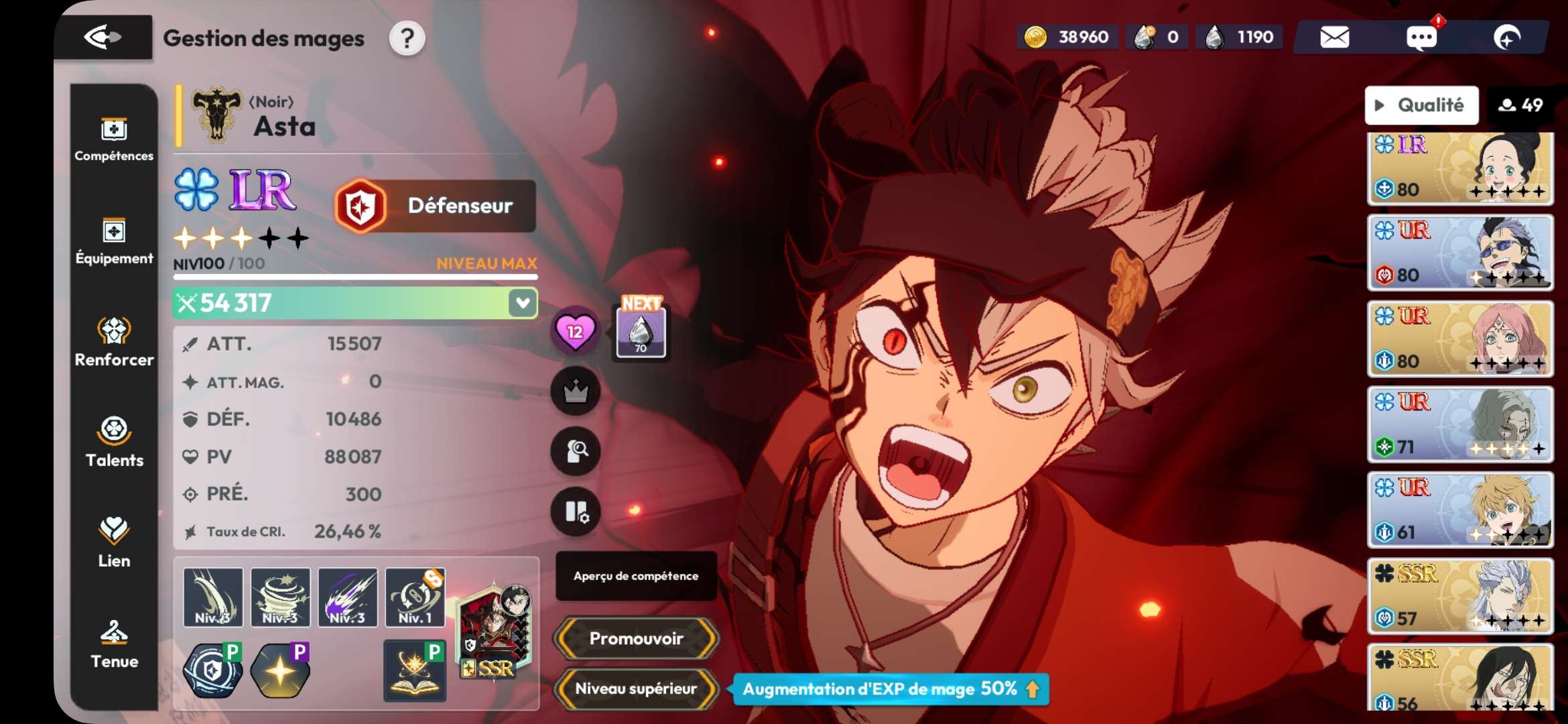
Task: Tap the pink heart bond icon
Action: click(x=575, y=331)
